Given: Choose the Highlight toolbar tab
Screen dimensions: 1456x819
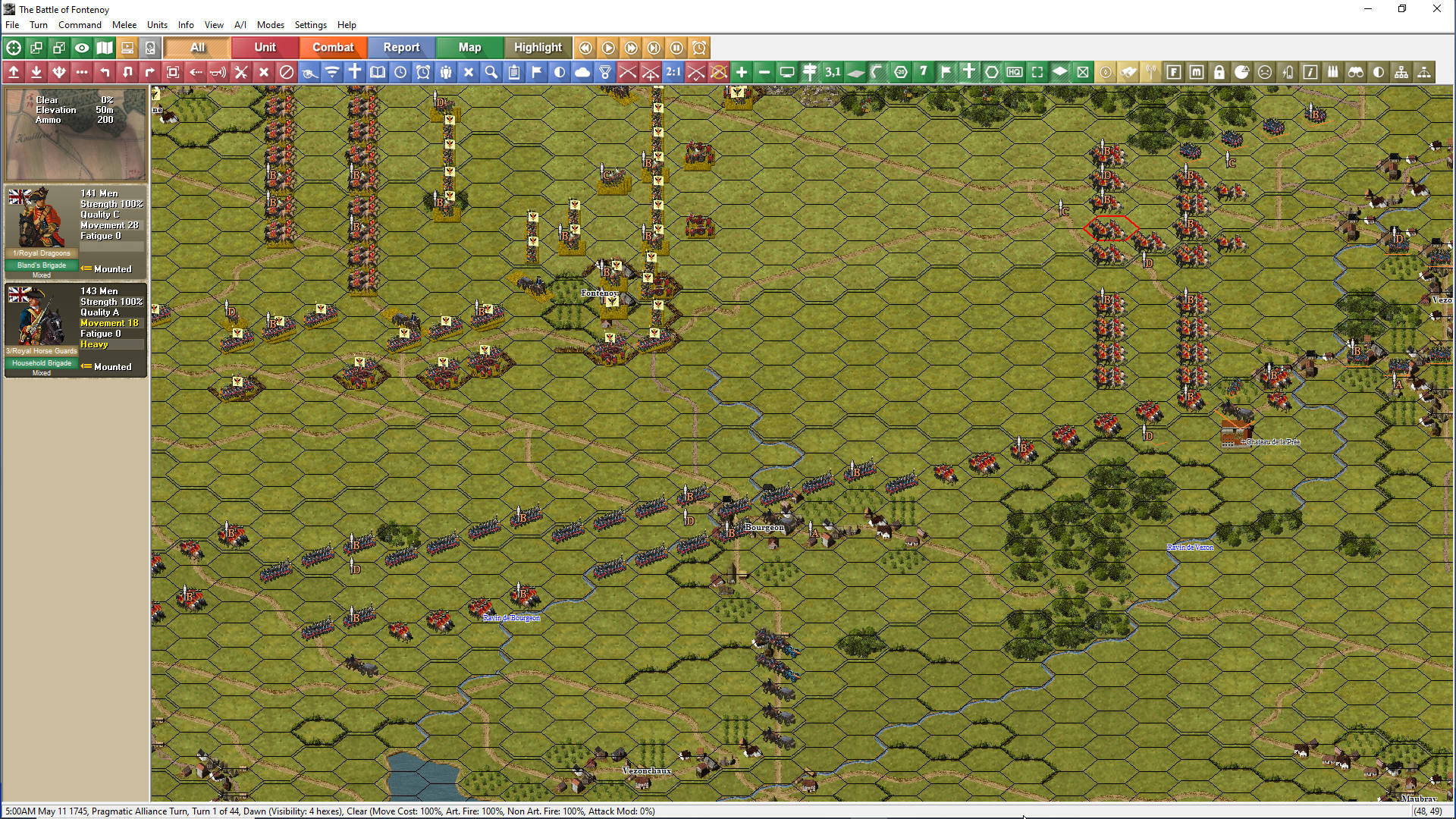Looking at the screenshot, I should (x=538, y=47).
